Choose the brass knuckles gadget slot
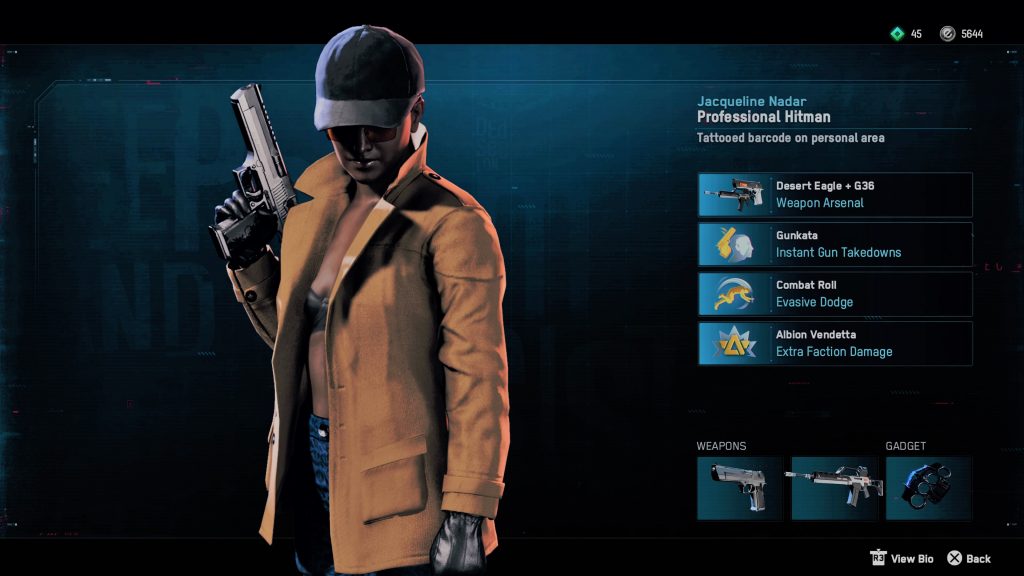 tap(928, 488)
